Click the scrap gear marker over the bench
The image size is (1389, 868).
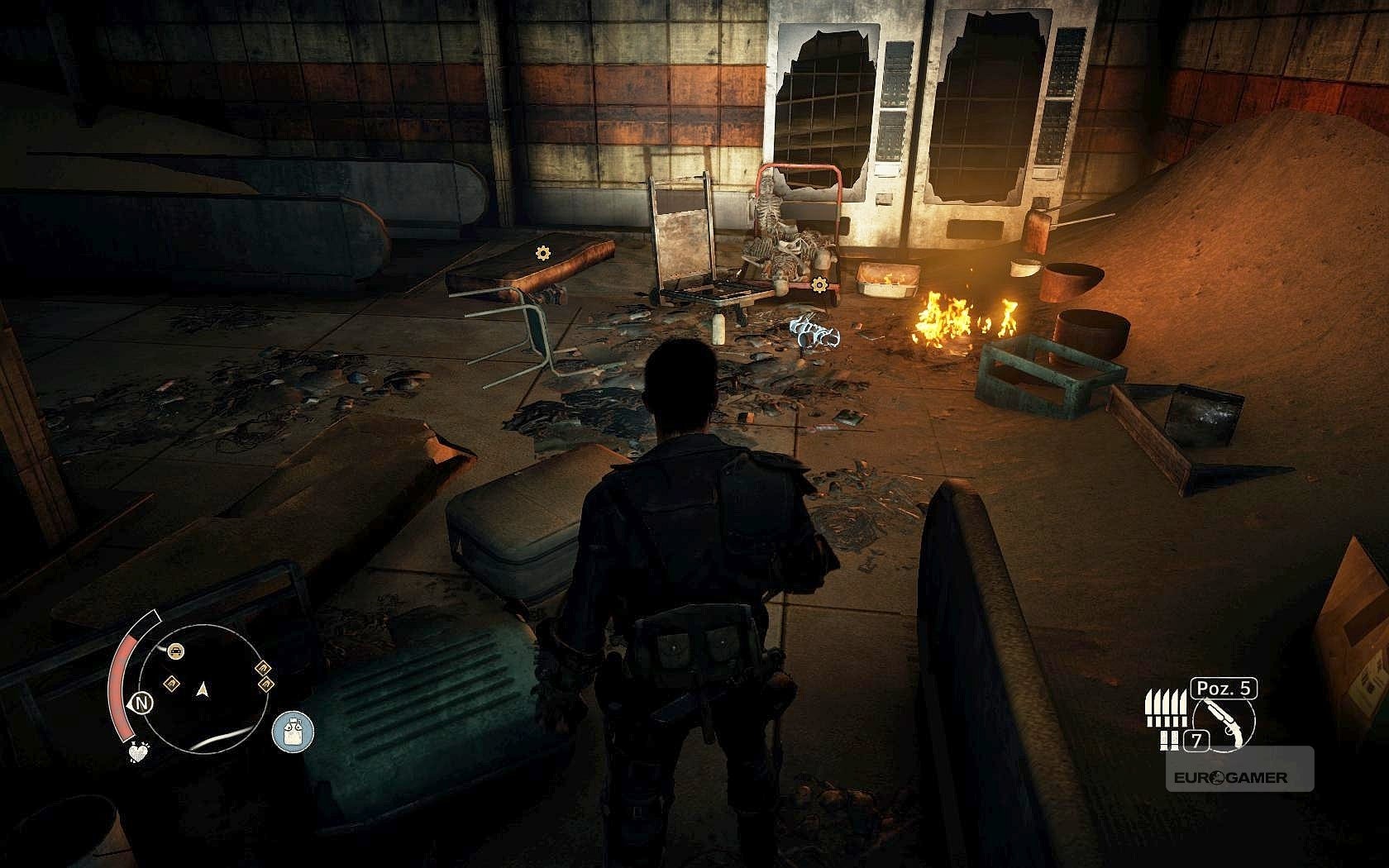(x=542, y=253)
